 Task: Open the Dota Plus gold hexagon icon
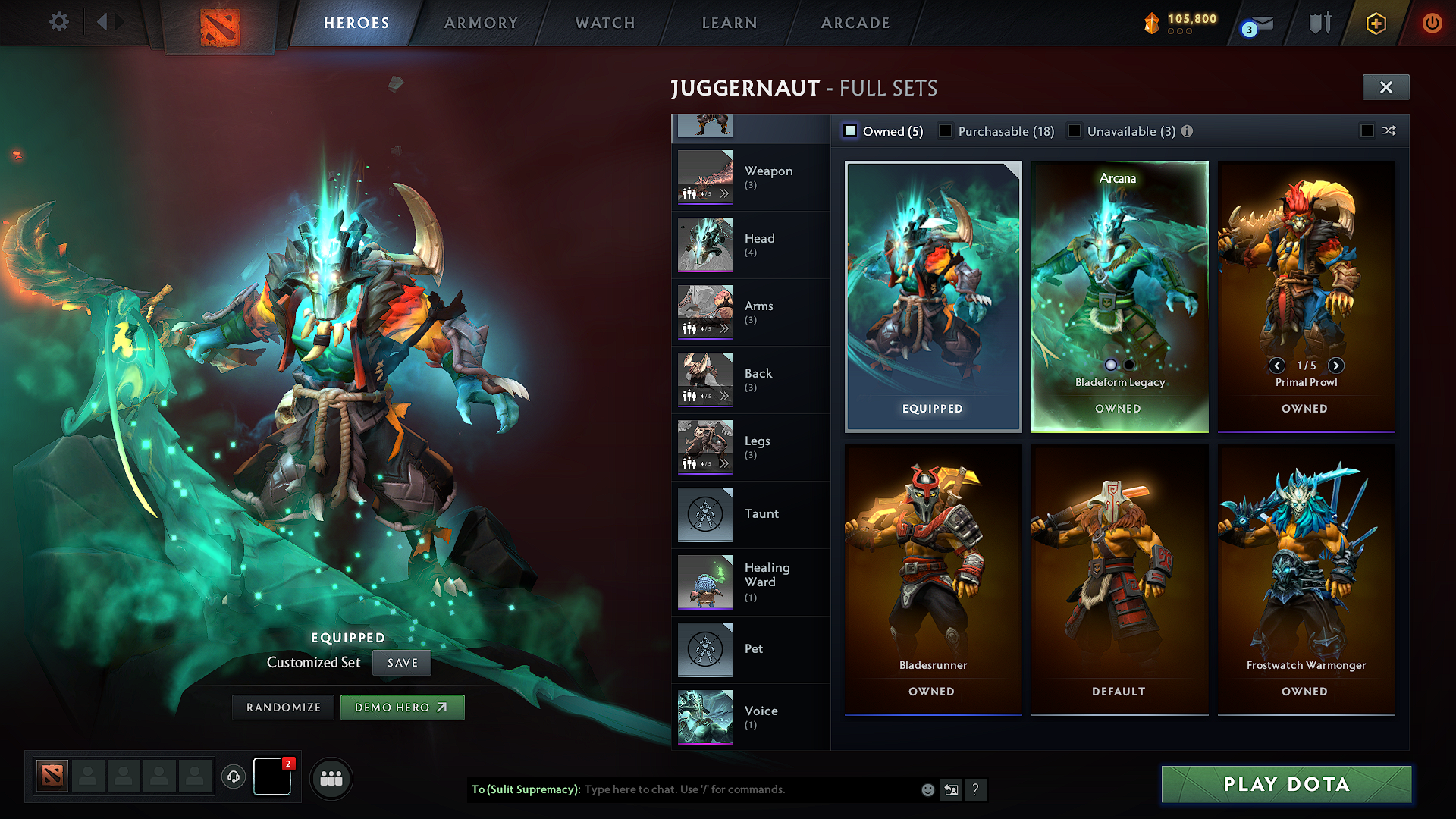pos(1375,23)
